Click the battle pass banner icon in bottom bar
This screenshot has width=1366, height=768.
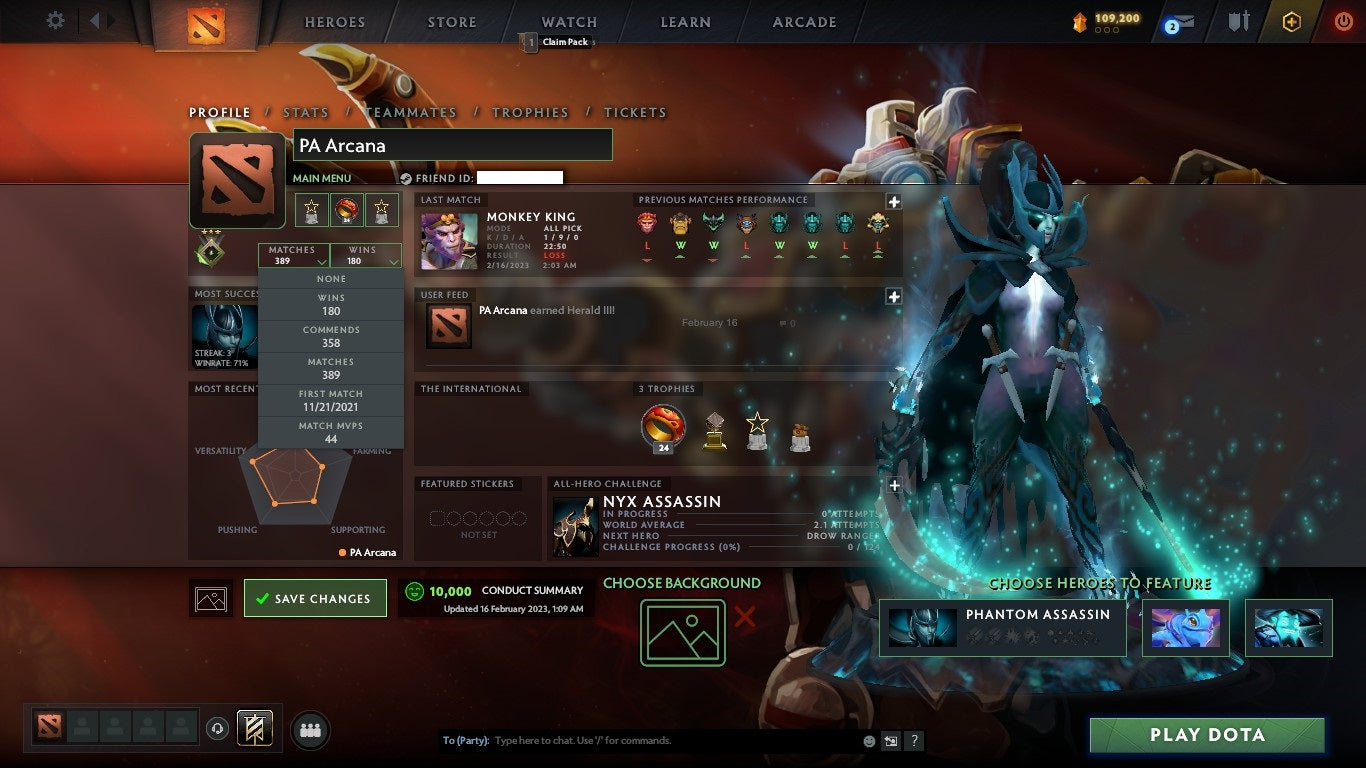coord(255,729)
